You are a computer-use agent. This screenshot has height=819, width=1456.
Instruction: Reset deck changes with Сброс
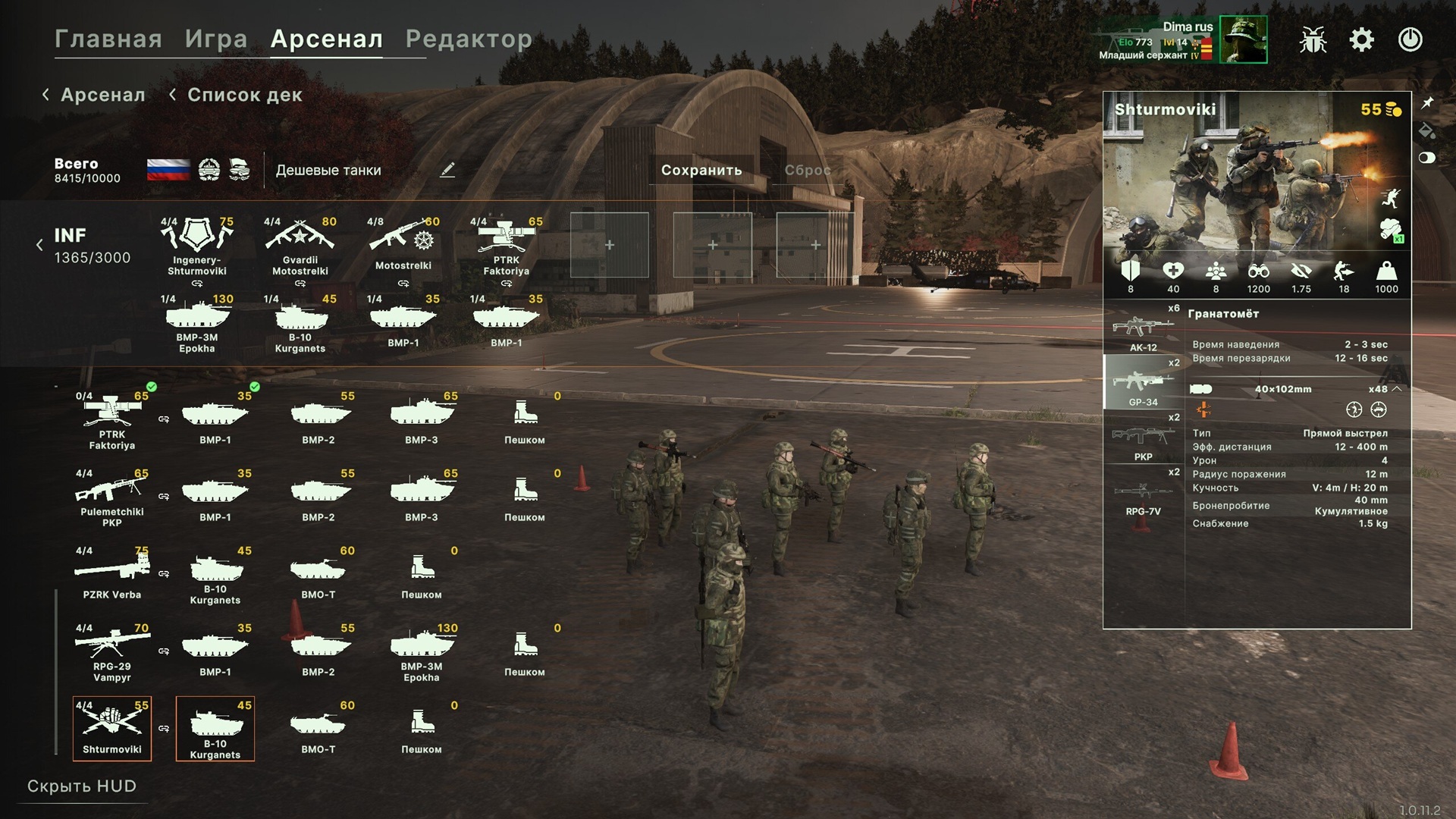coord(808,170)
